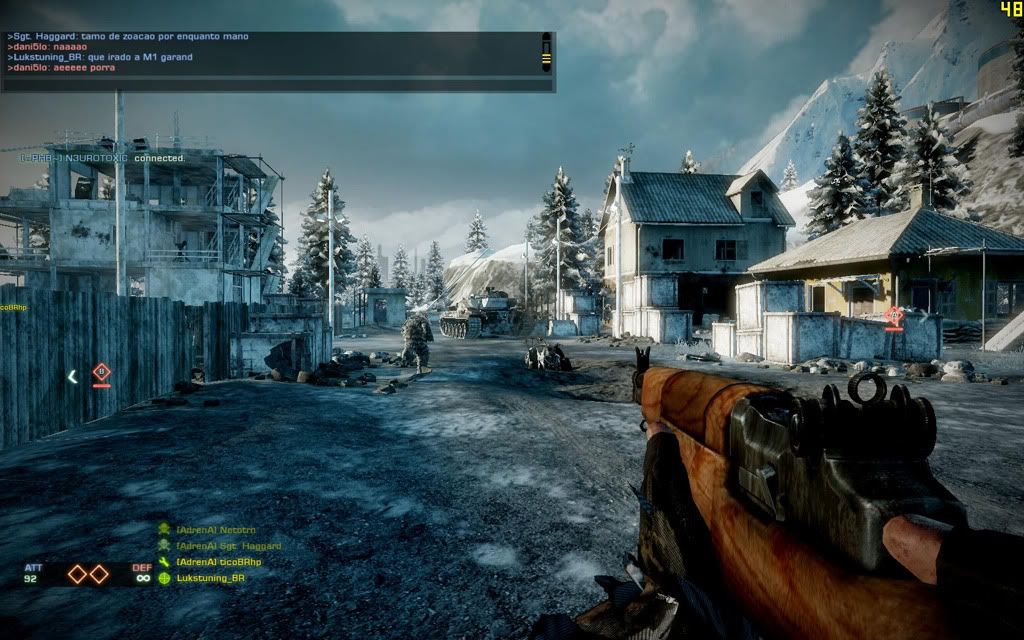Select the objective A marker
This screenshot has height=640, width=1024.
[894, 317]
